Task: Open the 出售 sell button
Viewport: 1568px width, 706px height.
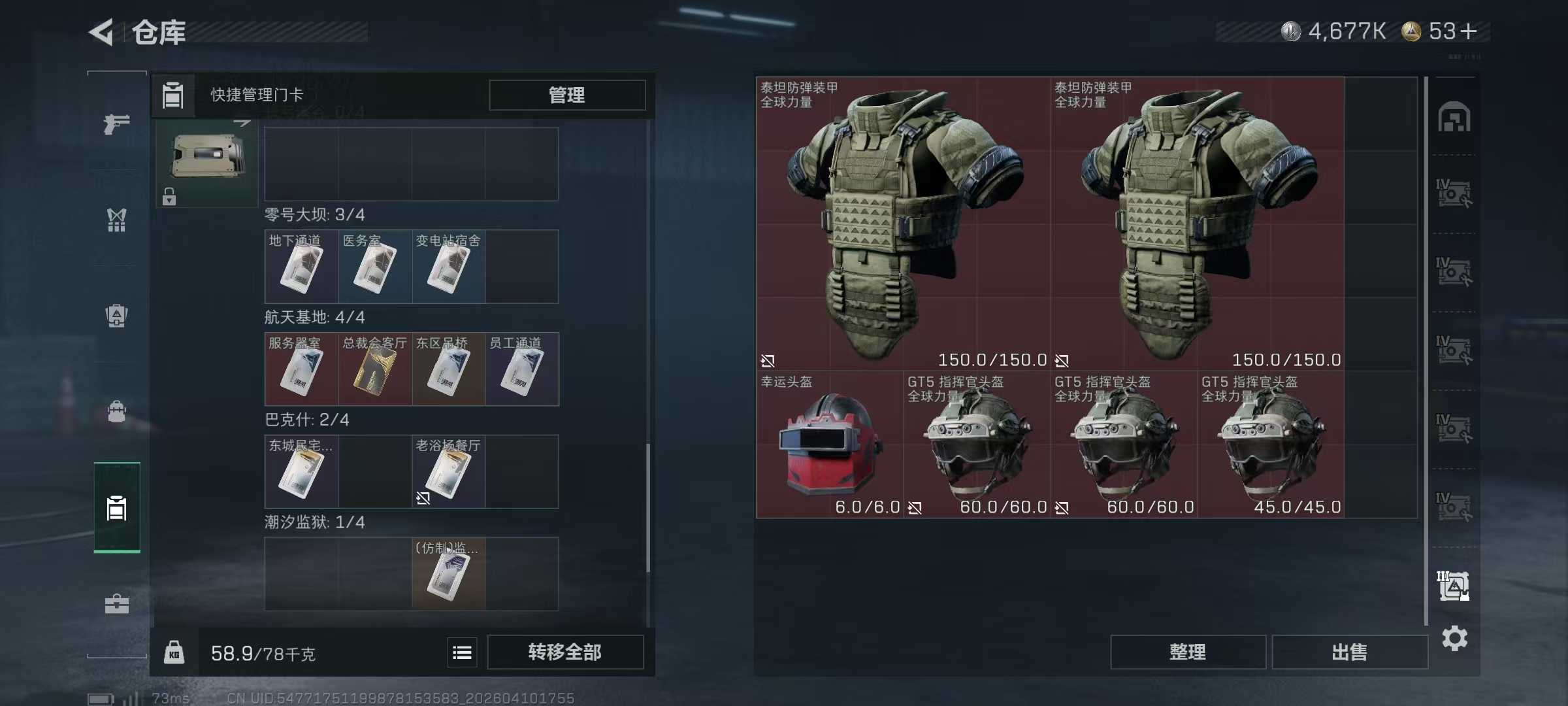Action: point(1349,652)
